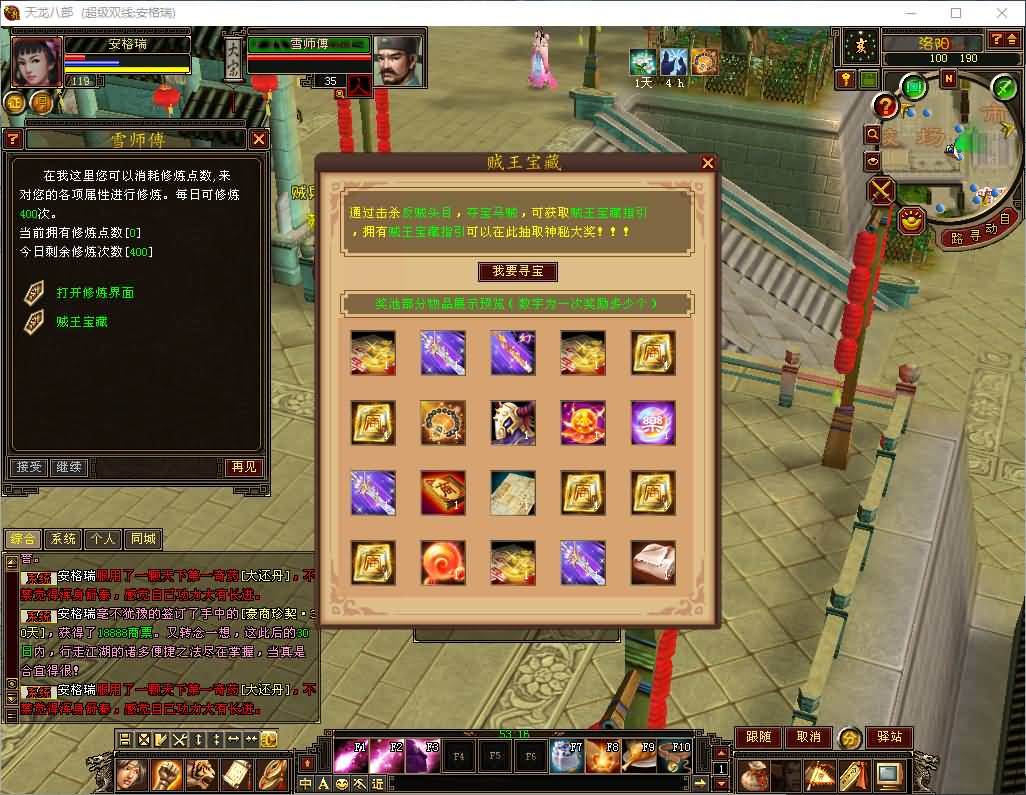Open the 驿站 station button

[888, 737]
